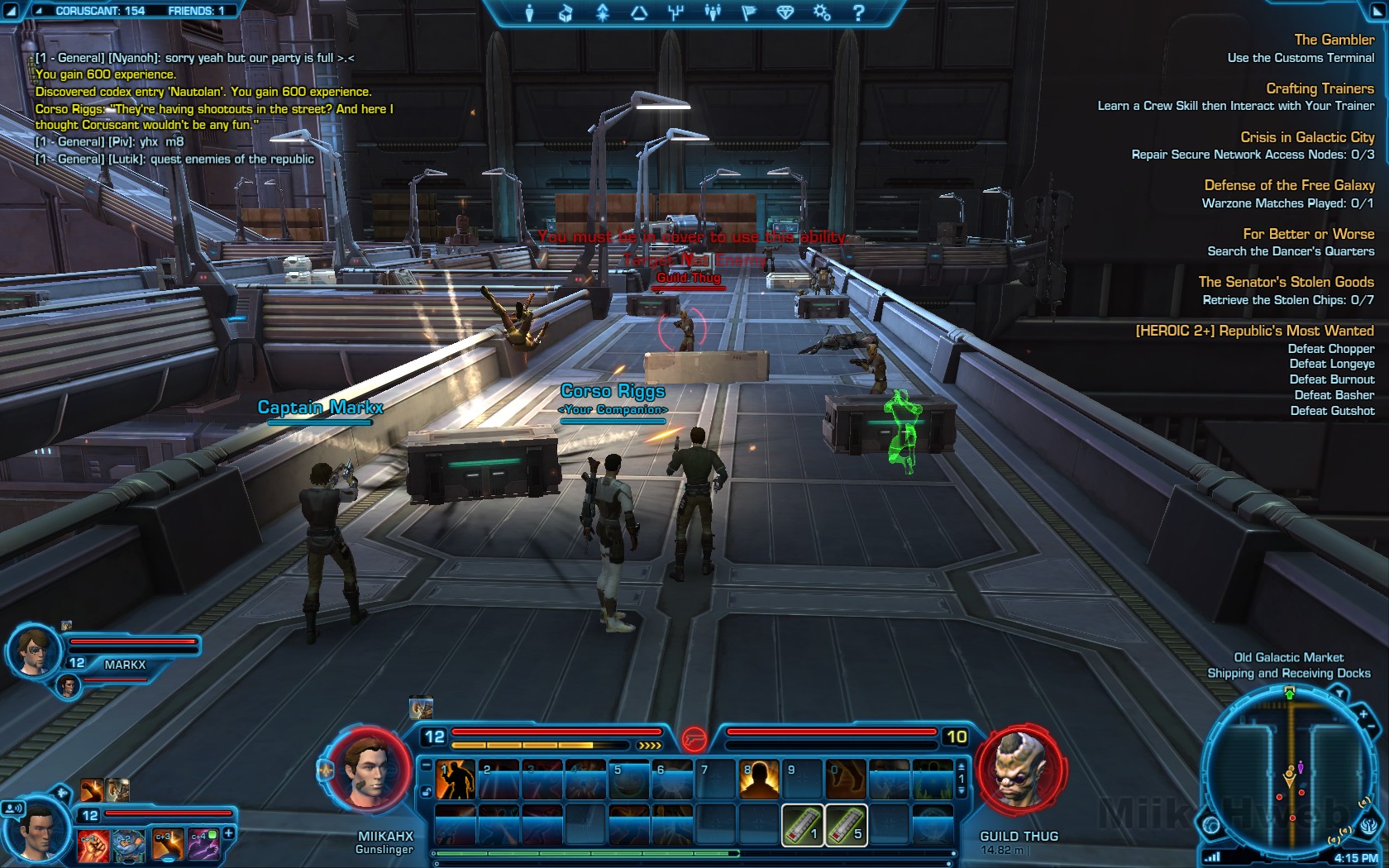Screen dimensions: 1389x868
Task: Toggle the companion purple lightning ability
Action: pyautogui.click(x=203, y=845)
